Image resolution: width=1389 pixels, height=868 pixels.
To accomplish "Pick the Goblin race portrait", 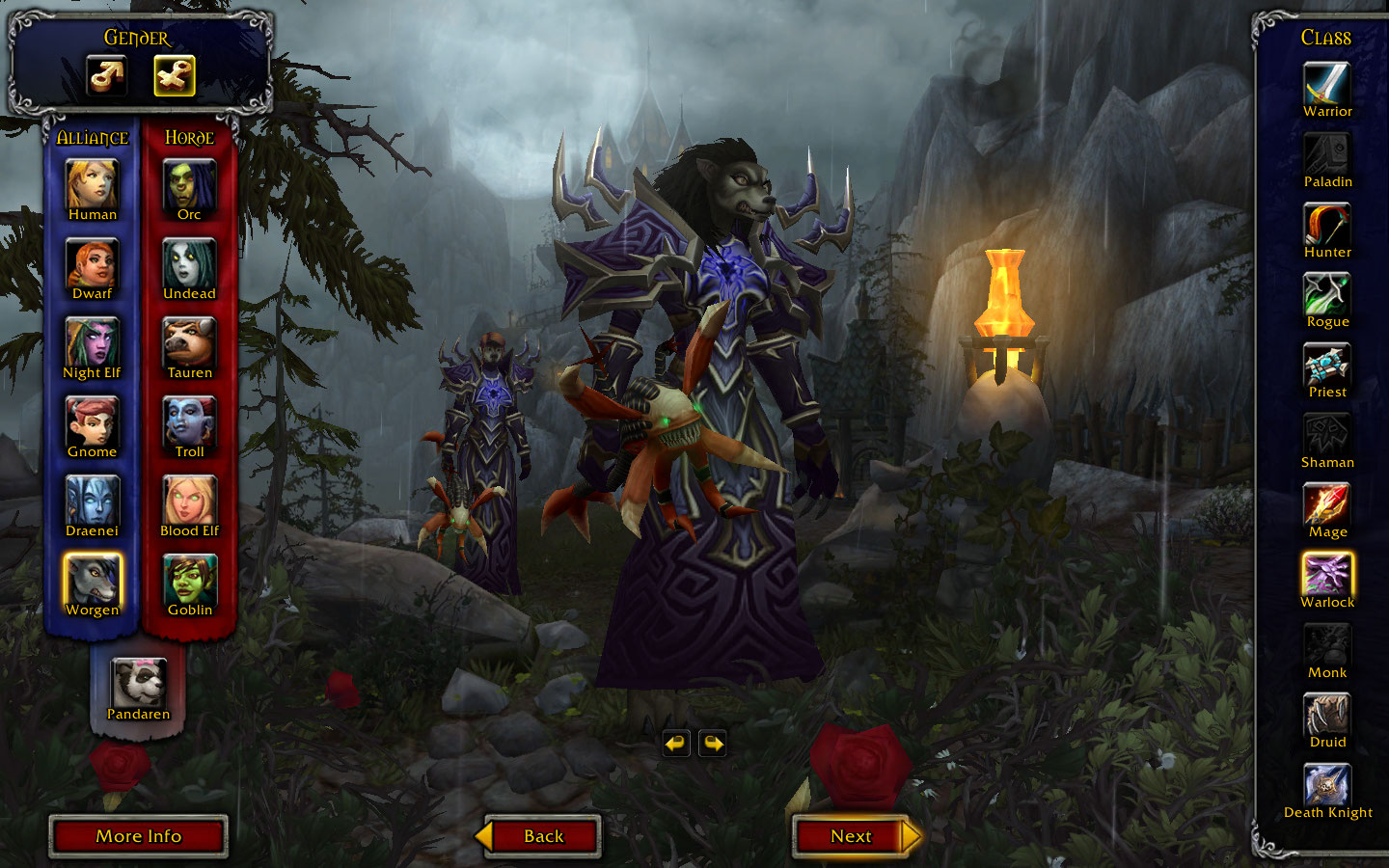I will (189, 580).
